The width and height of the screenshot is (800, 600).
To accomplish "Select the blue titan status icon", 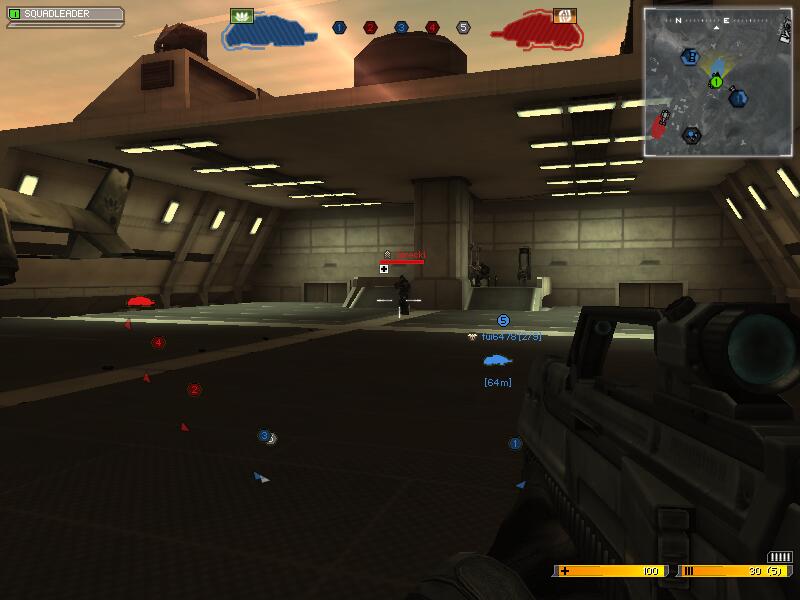I will coord(268,34).
